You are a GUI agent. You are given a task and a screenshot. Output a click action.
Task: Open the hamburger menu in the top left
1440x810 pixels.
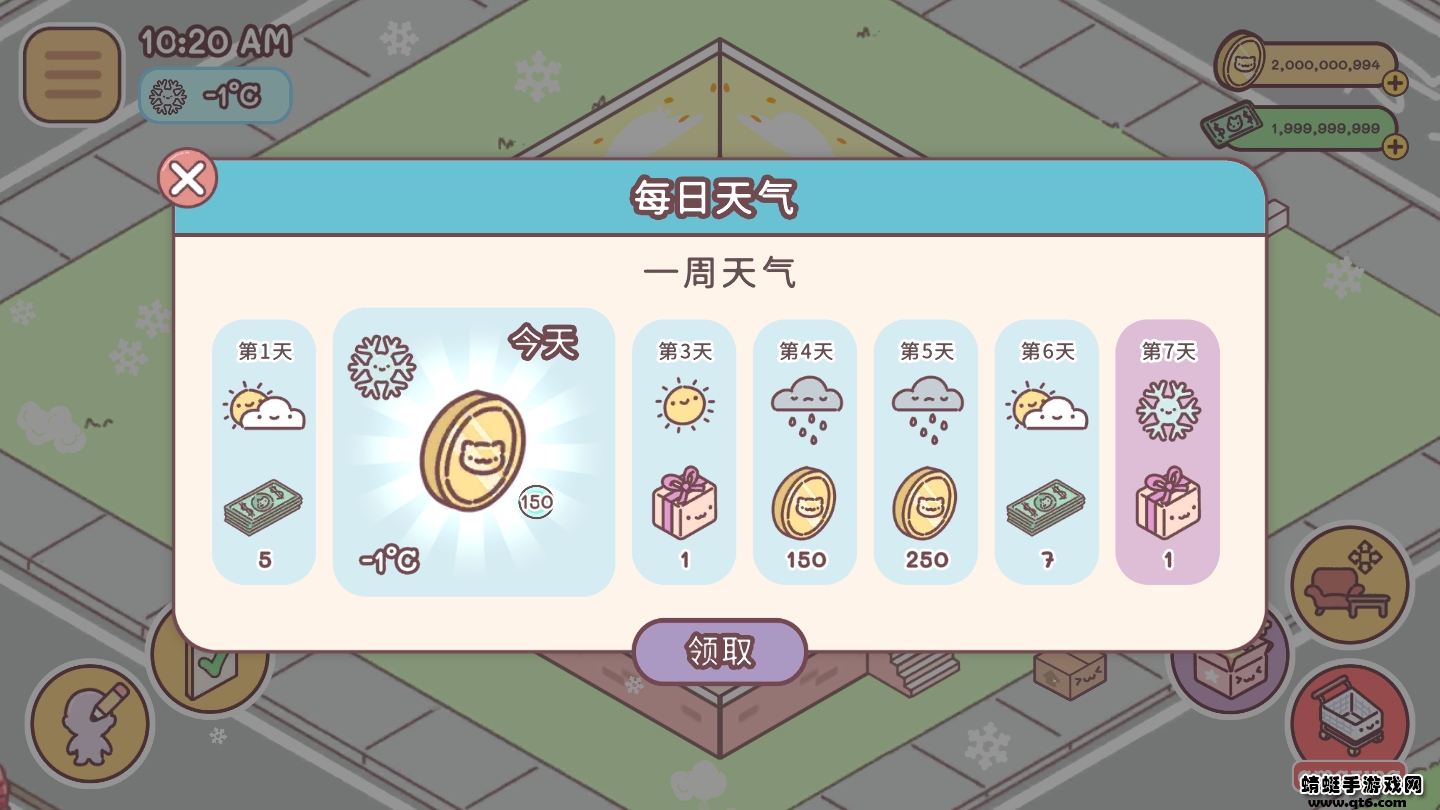70,74
